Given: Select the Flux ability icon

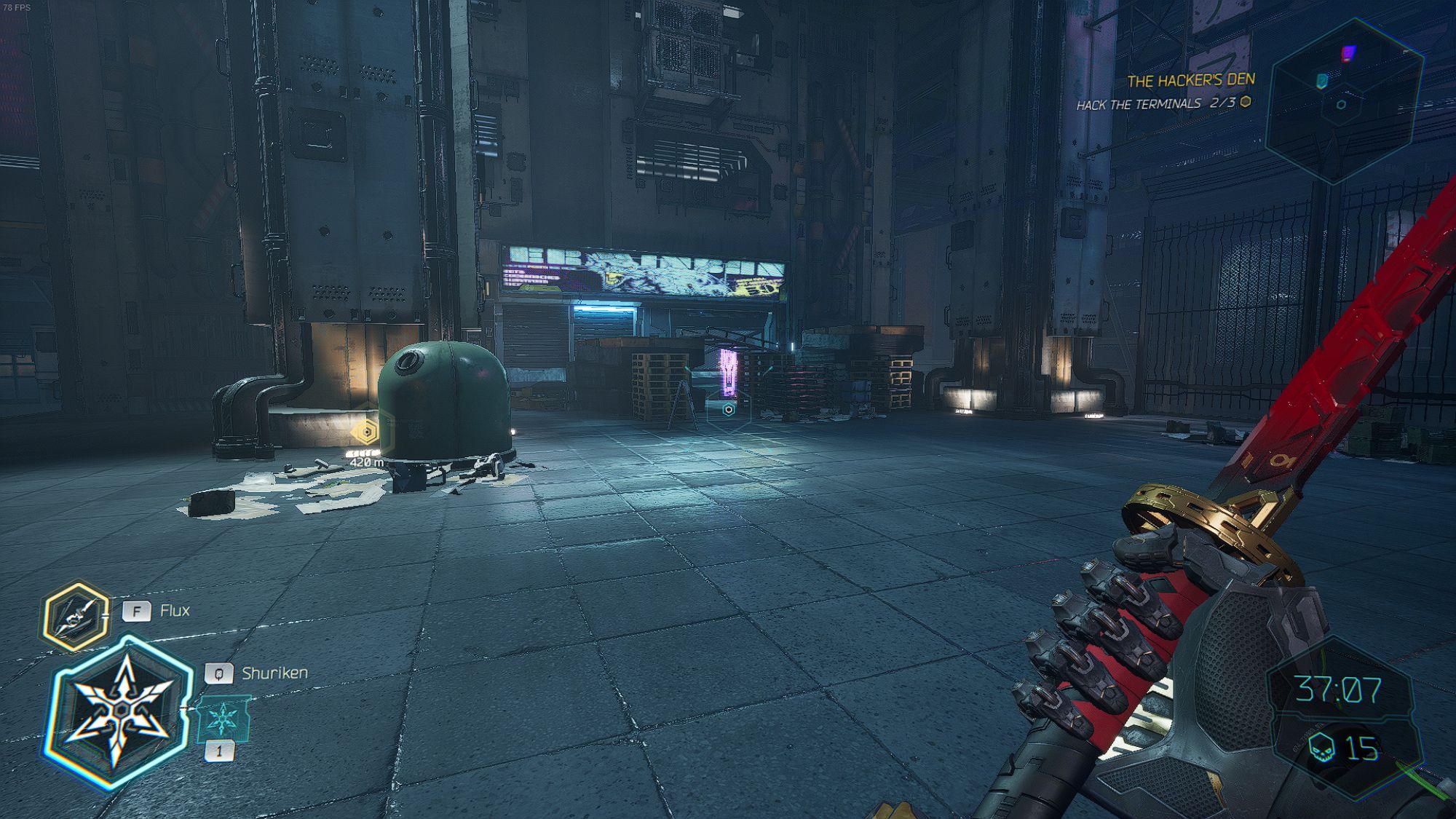Looking at the screenshot, I should click(x=74, y=616).
